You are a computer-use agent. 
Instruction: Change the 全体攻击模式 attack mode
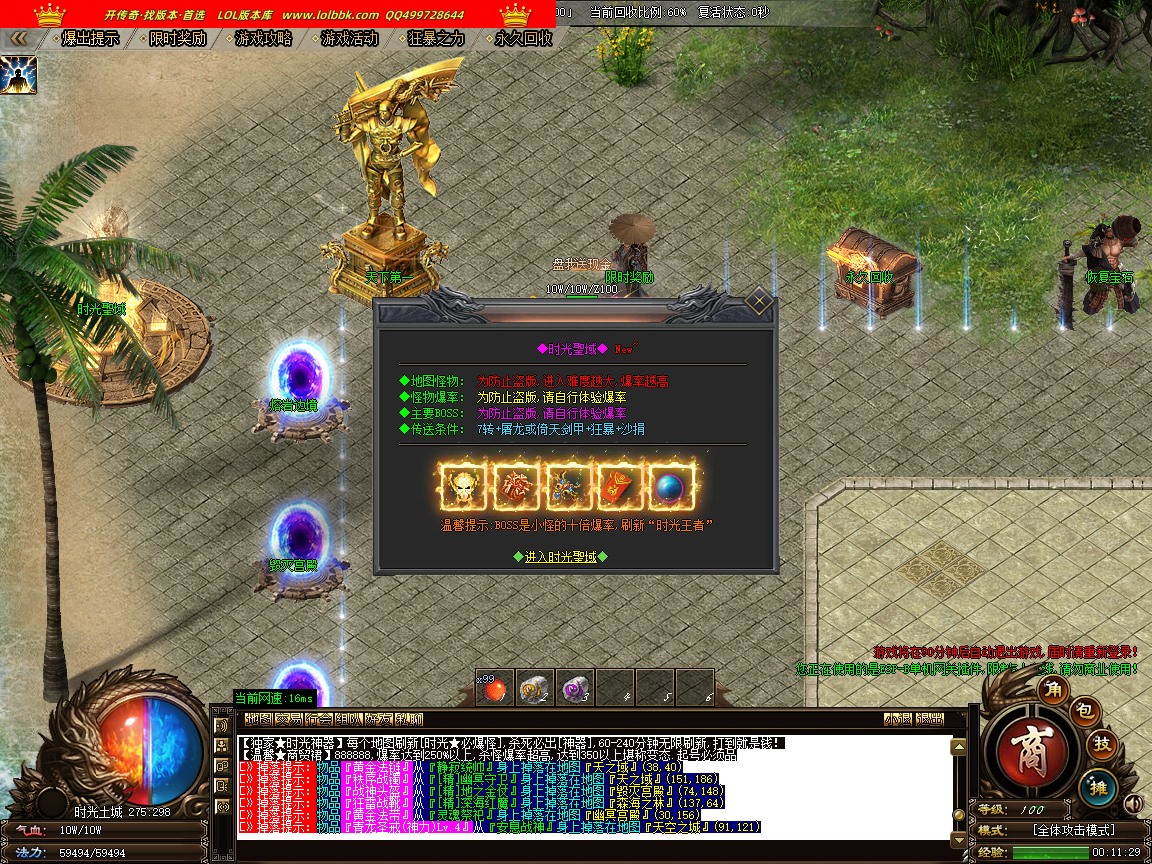(x=1073, y=830)
